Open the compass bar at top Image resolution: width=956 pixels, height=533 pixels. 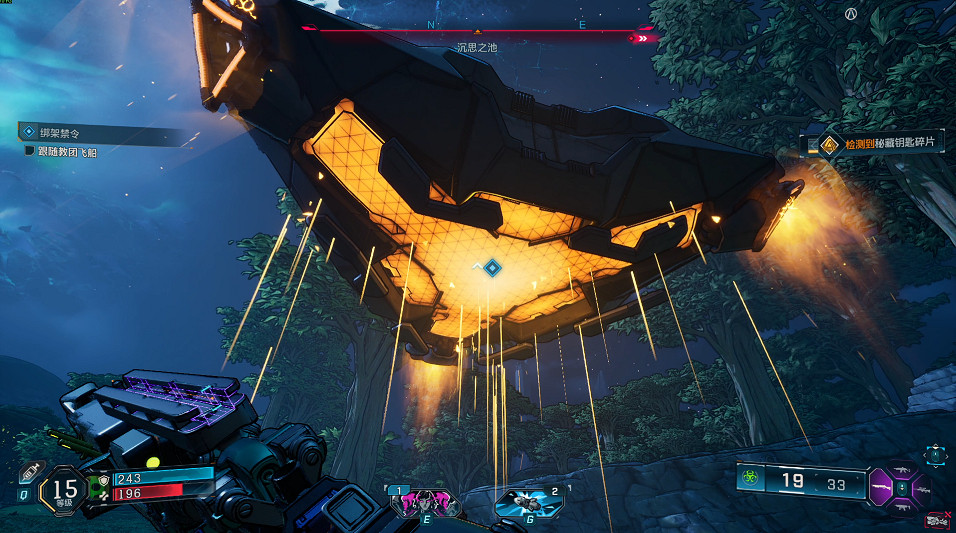point(478,32)
